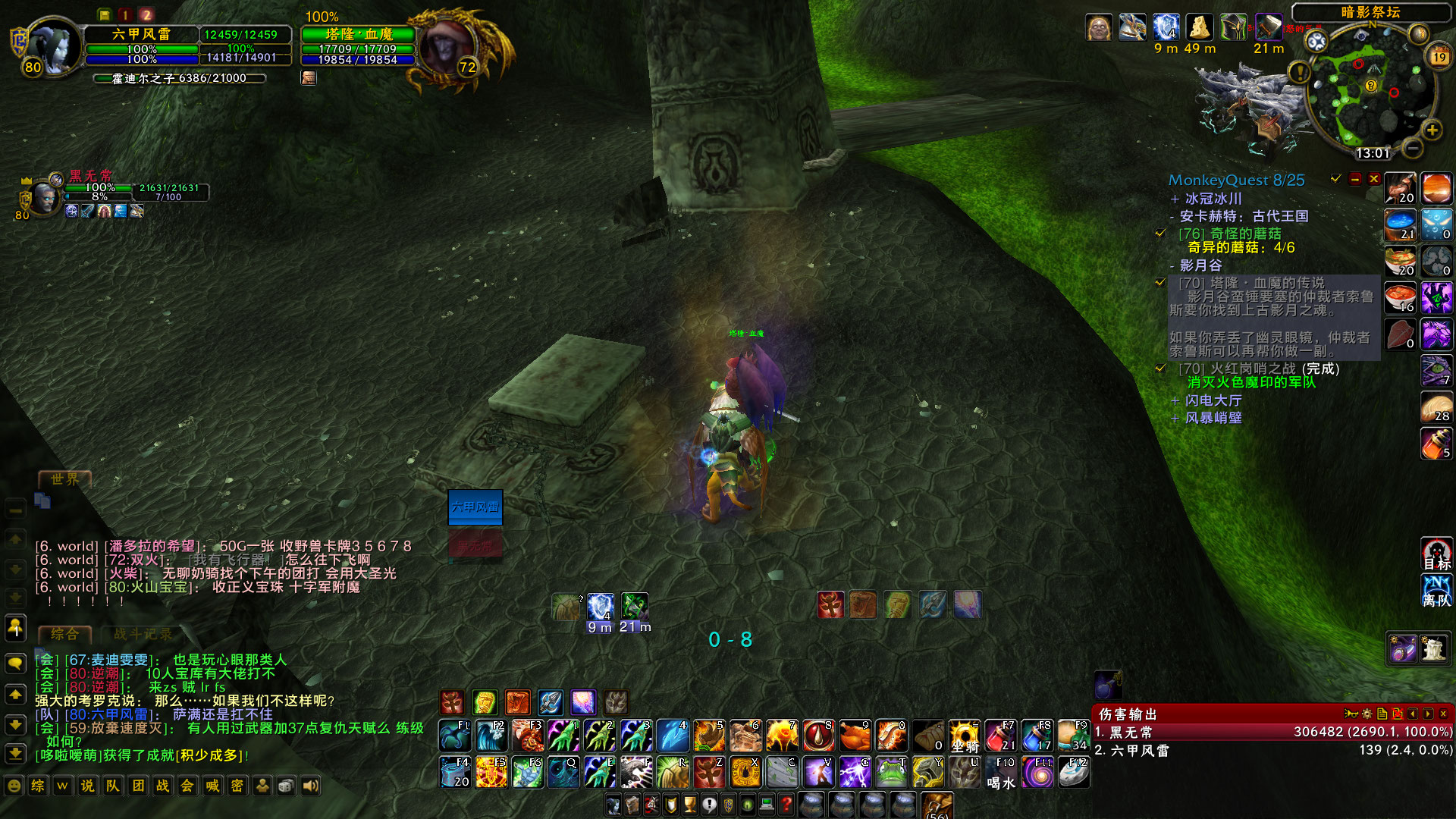The height and width of the screenshot is (819, 1456).
Task: Click the 坐骑 mount action button
Action: (x=965, y=736)
